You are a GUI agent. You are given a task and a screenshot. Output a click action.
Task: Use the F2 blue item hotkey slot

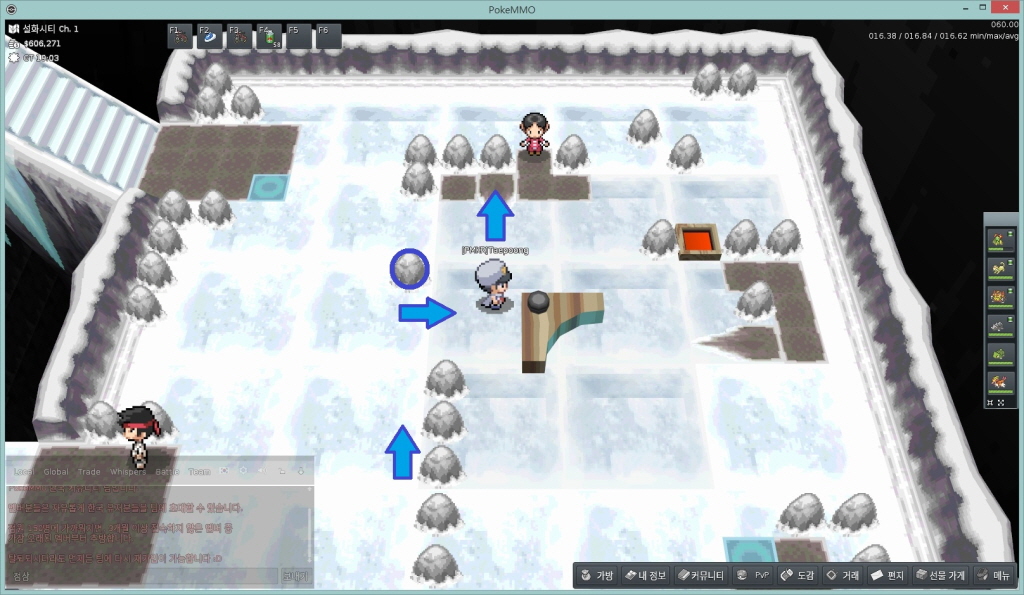[210, 37]
